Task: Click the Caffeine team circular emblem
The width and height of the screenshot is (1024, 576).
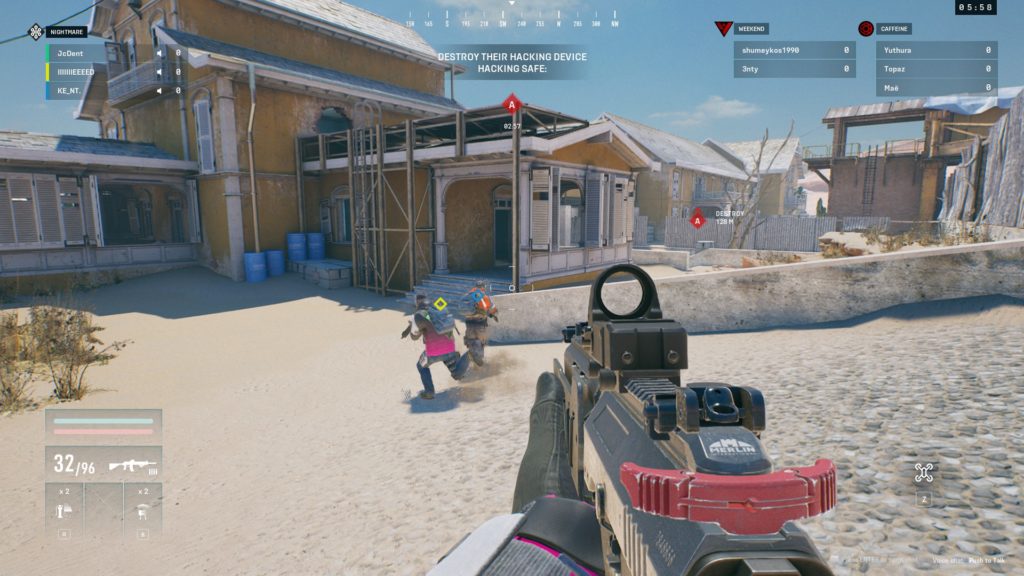Action: pos(866,29)
